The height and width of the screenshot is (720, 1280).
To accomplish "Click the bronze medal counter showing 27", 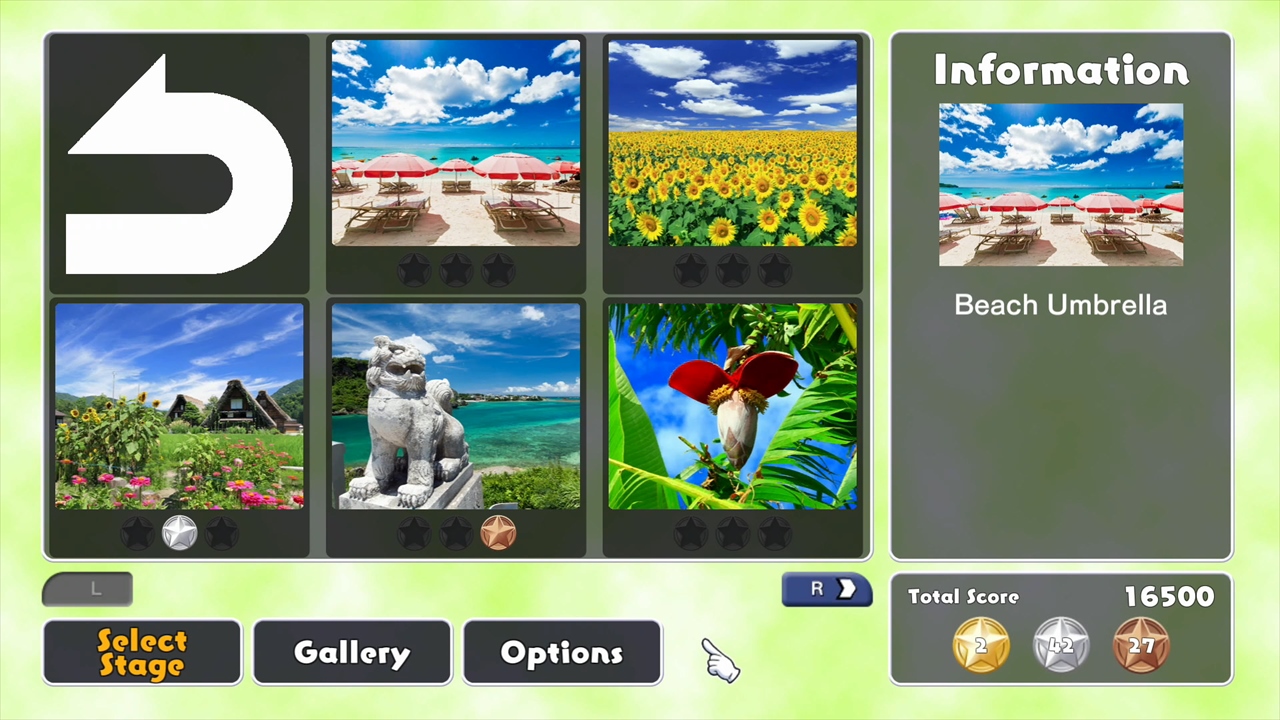I will coord(1142,645).
